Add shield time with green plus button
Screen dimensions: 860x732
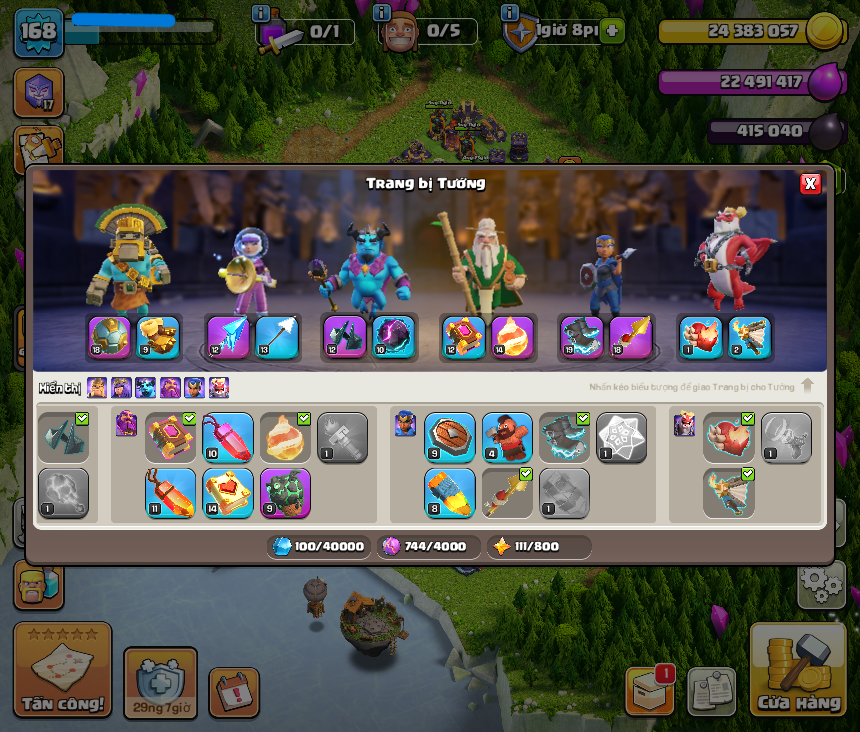tap(612, 31)
